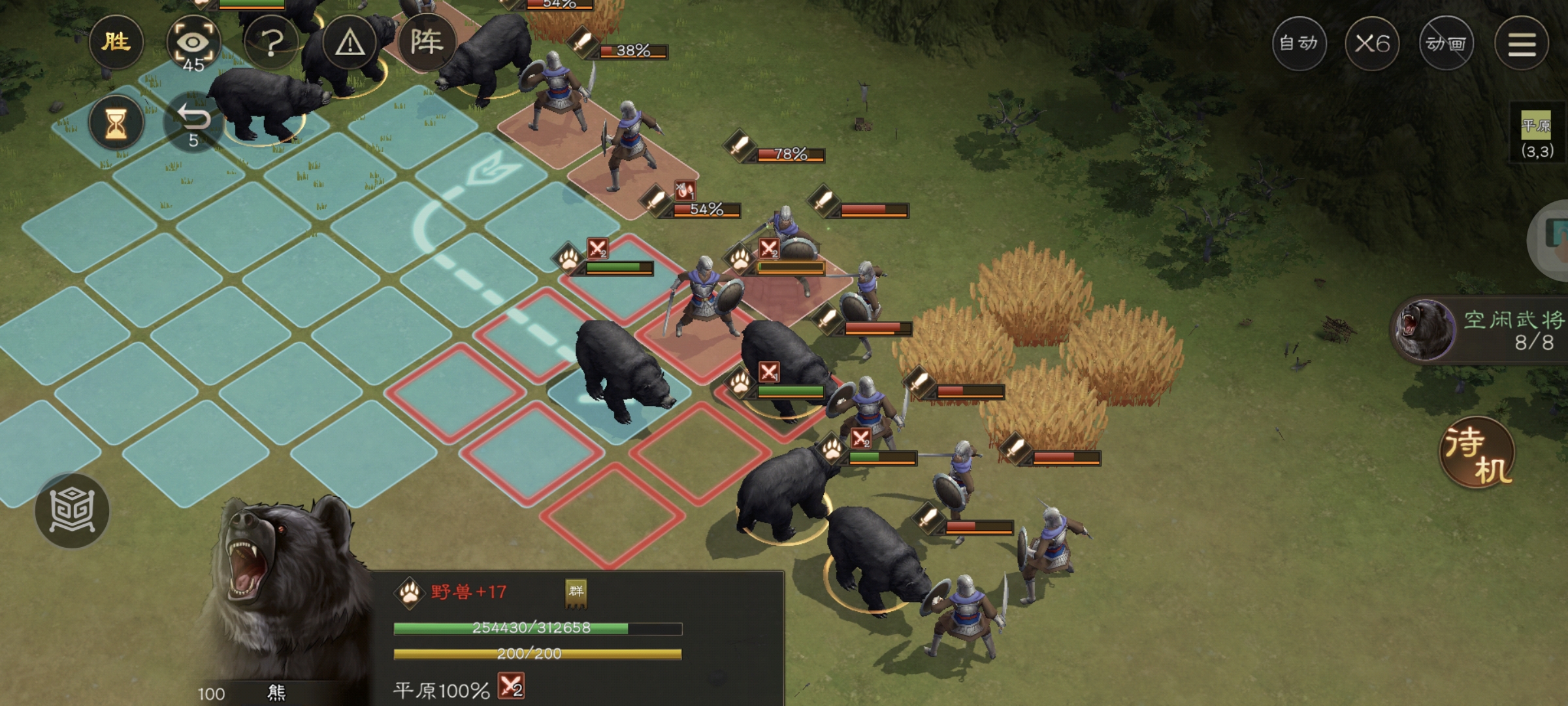Open the question mark help
The width and height of the screenshot is (1568, 706).
pos(272,43)
